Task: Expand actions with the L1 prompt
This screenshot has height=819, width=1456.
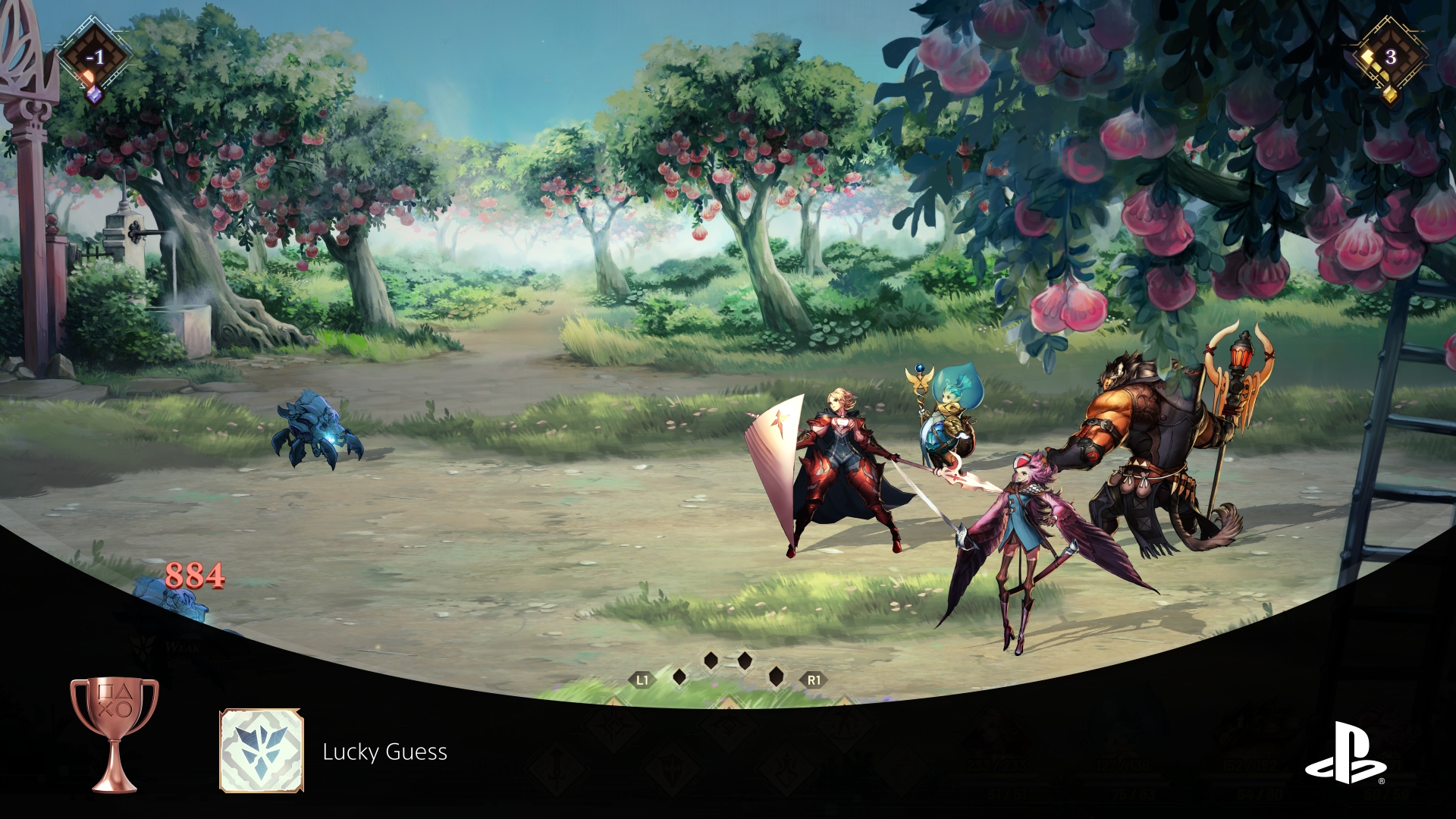Action: tap(641, 679)
